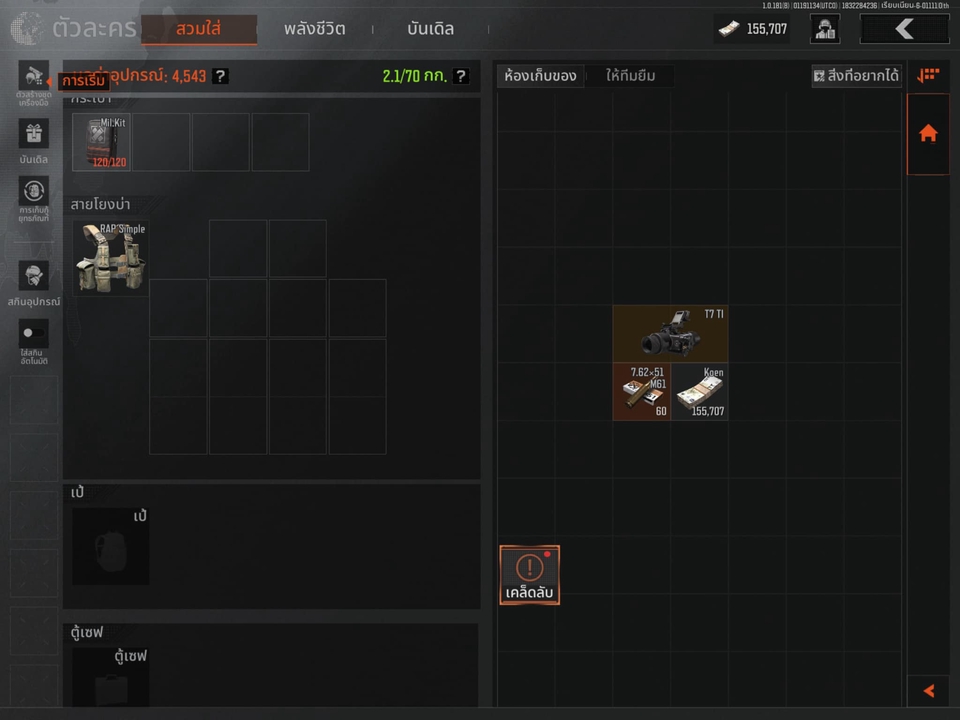Open the พลังชีวิต tab

(314, 29)
